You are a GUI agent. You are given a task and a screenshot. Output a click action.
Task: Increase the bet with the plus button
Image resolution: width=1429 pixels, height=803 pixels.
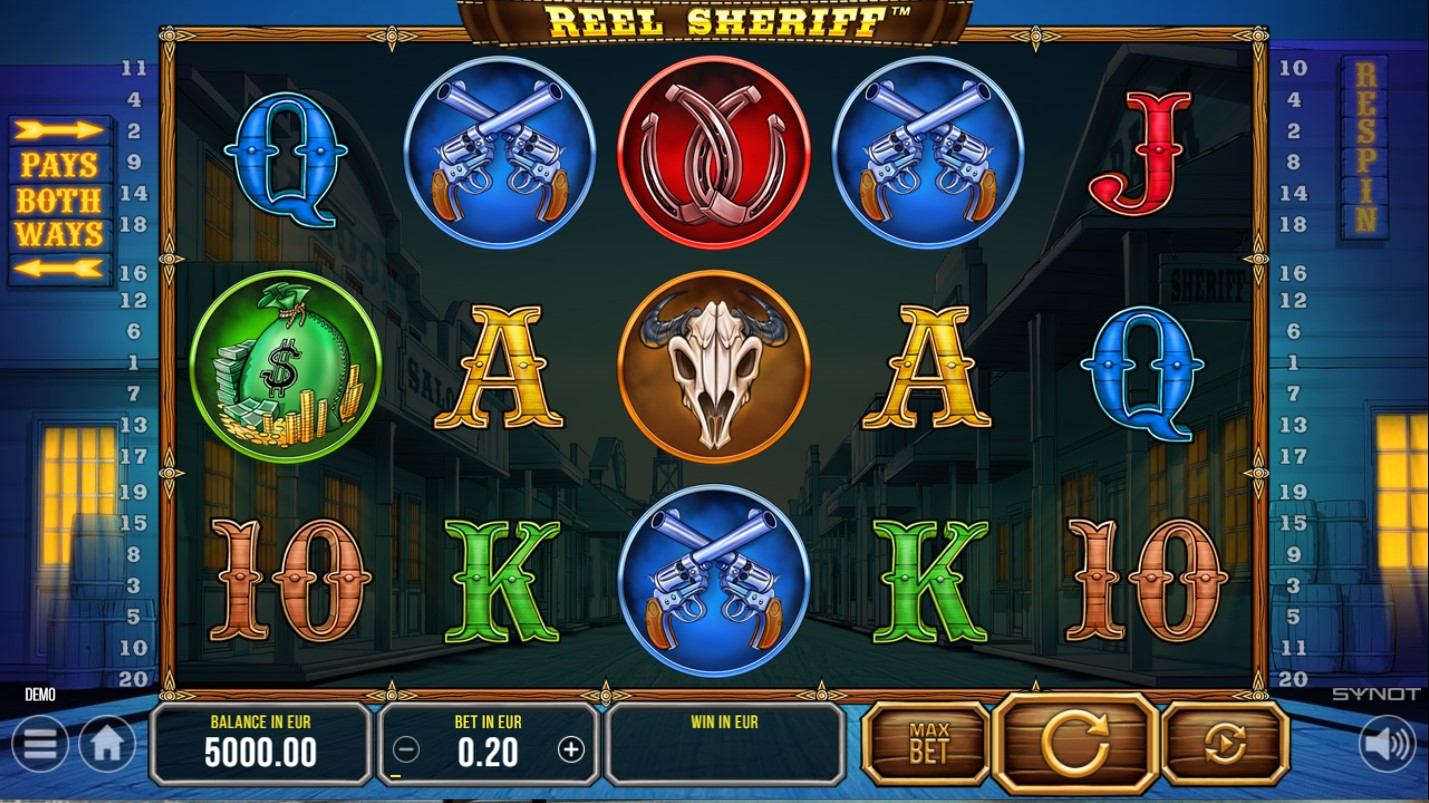(x=571, y=749)
